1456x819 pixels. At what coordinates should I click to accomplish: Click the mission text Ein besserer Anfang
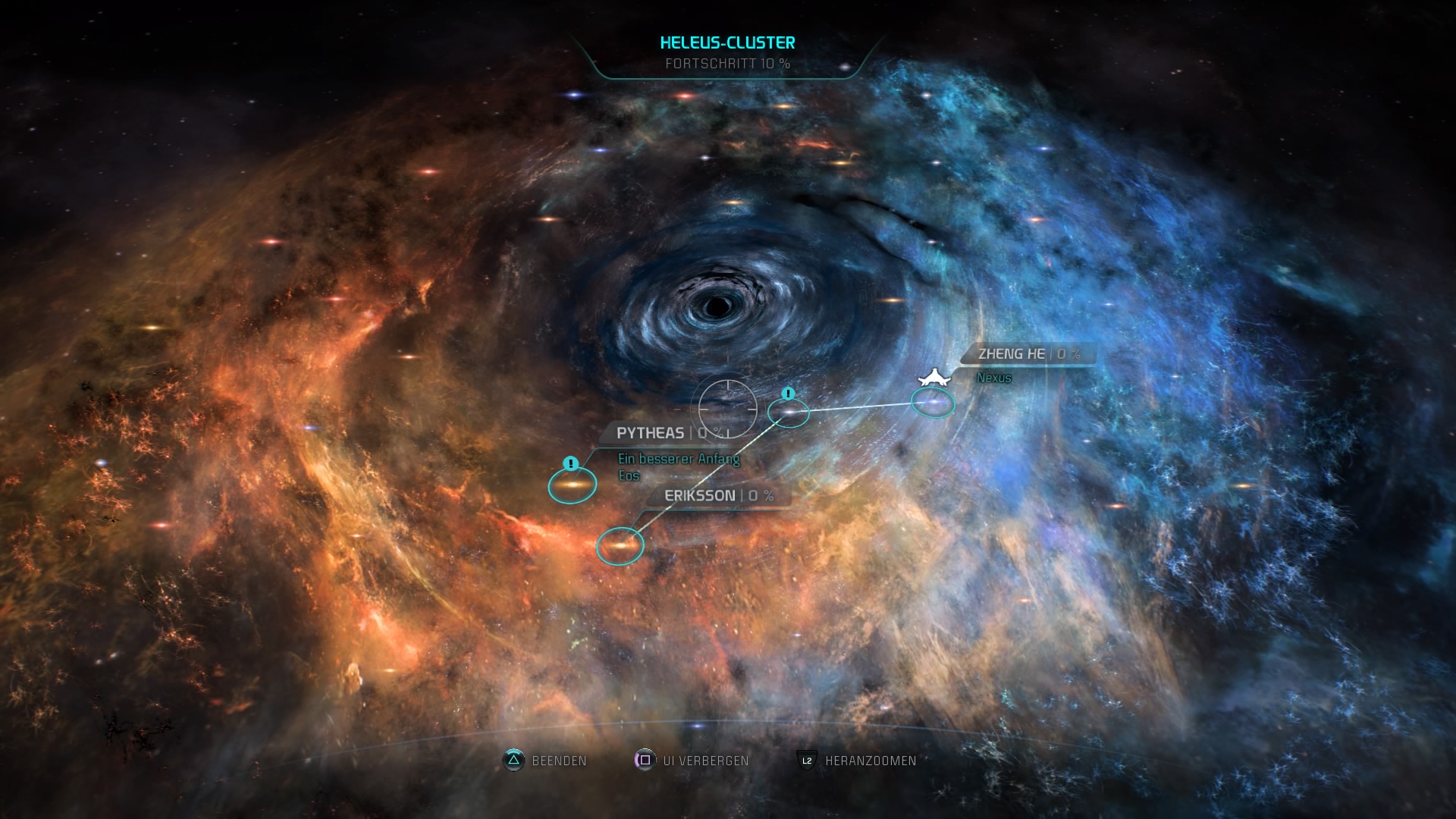677,459
